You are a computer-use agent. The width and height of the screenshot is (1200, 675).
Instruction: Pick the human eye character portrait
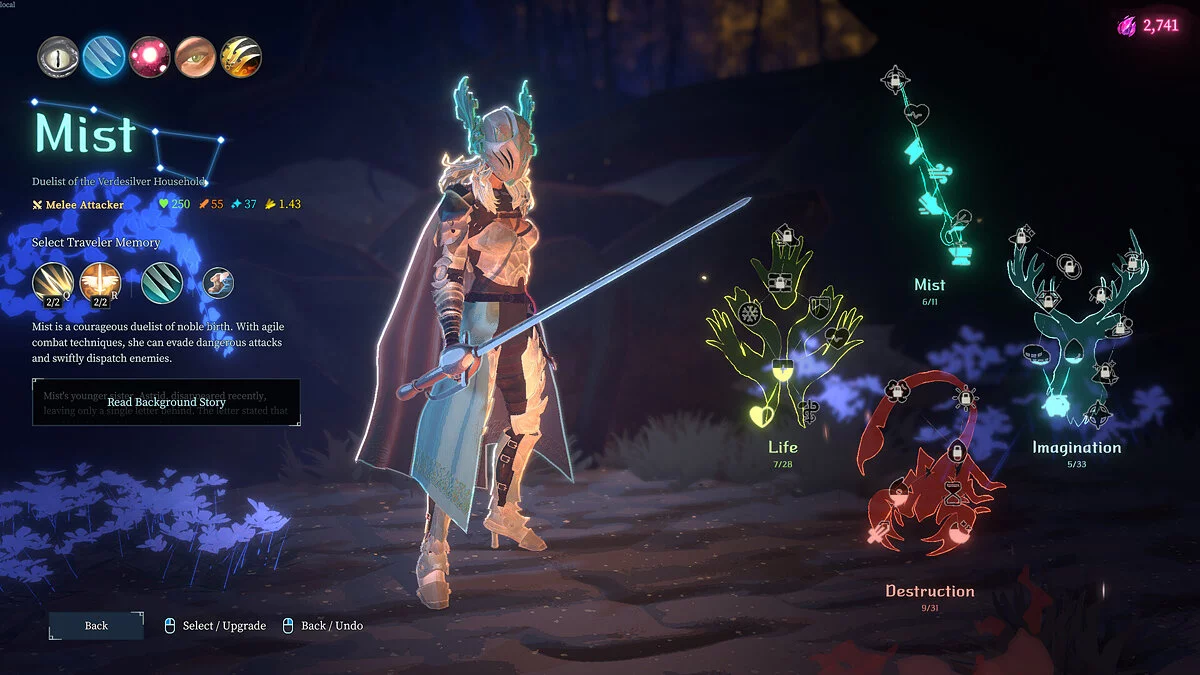click(195, 57)
